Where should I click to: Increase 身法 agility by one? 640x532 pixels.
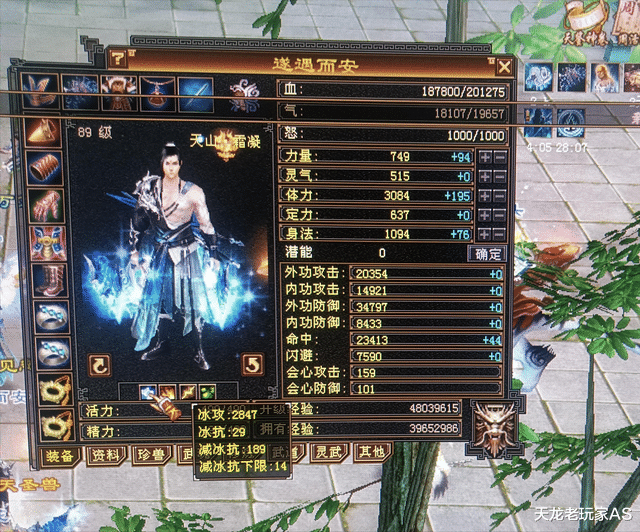(485, 233)
